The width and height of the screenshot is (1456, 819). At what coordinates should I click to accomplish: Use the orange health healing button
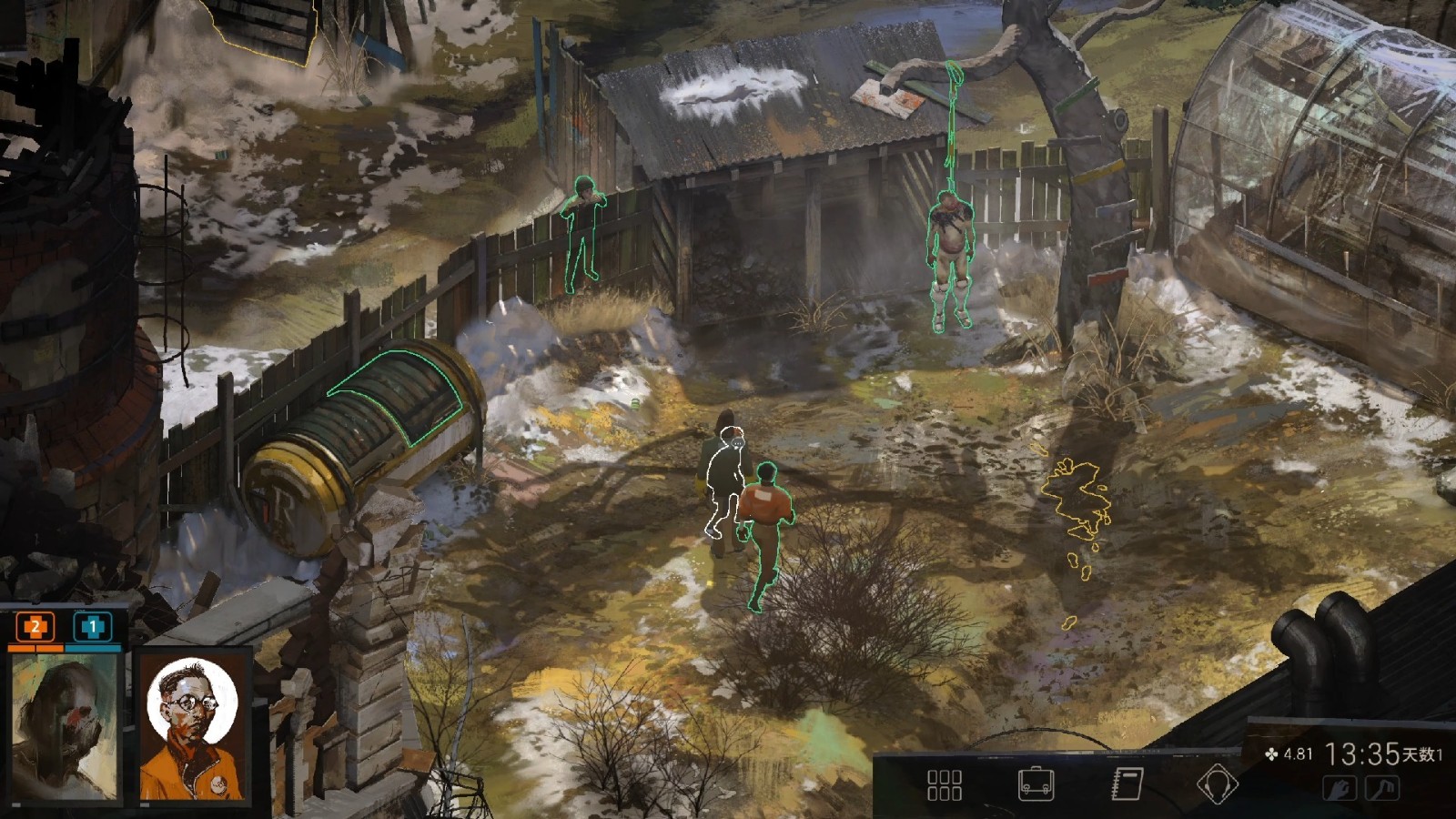35,626
